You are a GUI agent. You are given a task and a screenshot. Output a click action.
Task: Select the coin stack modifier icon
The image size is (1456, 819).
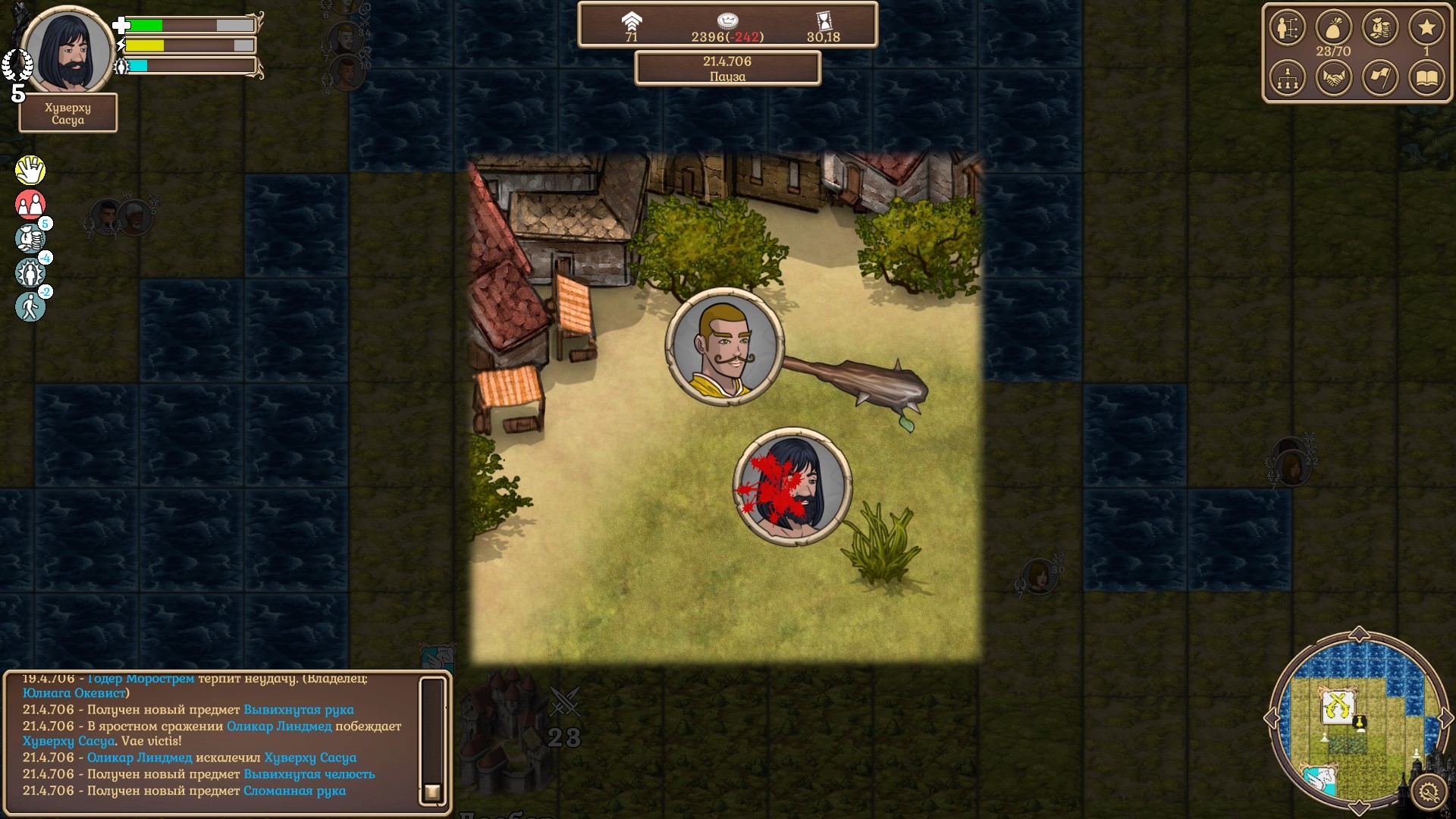pyautogui.click(x=30, y=238)
